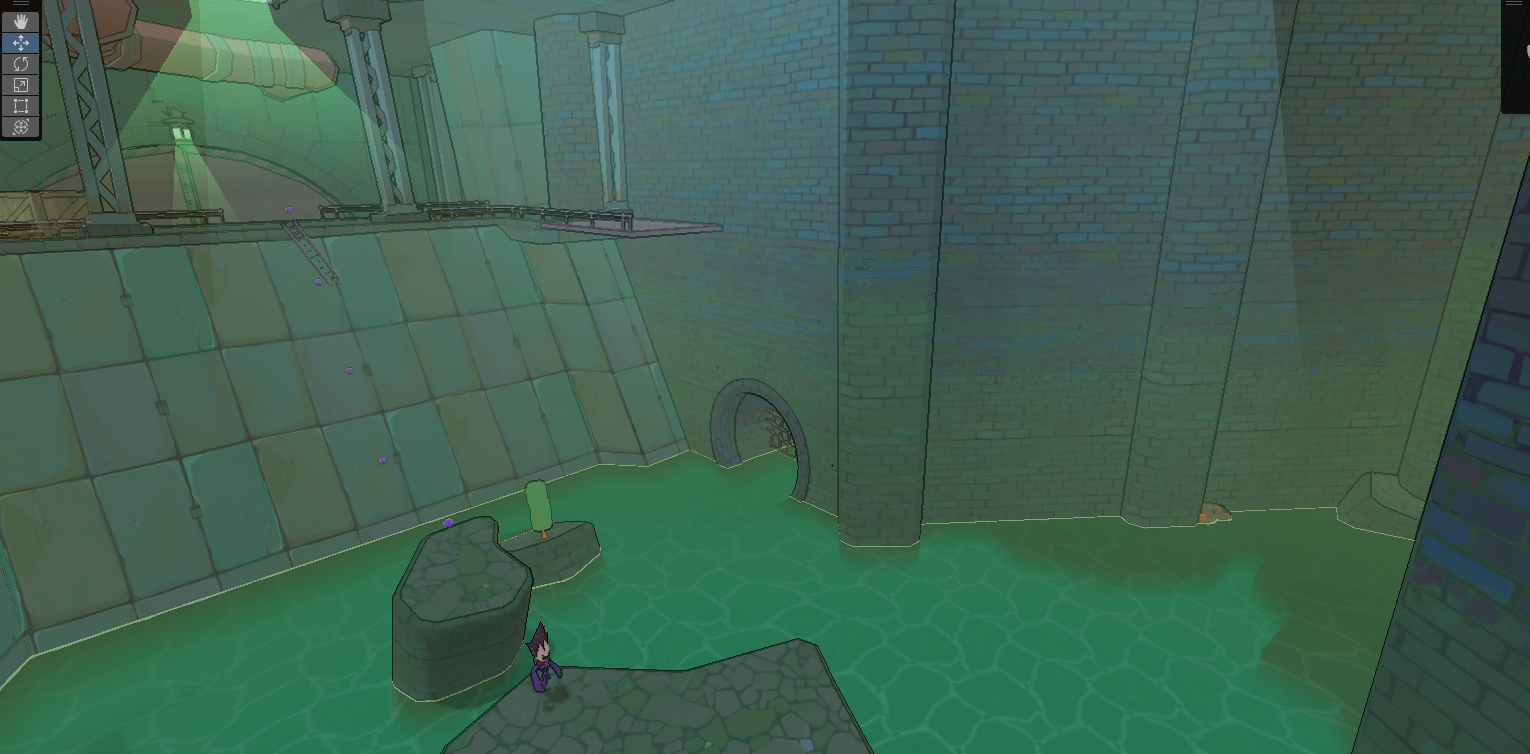The height and width of the screenshot is (754, 1530).
Task: Select the rect transform tool
Action: point(20,106)
